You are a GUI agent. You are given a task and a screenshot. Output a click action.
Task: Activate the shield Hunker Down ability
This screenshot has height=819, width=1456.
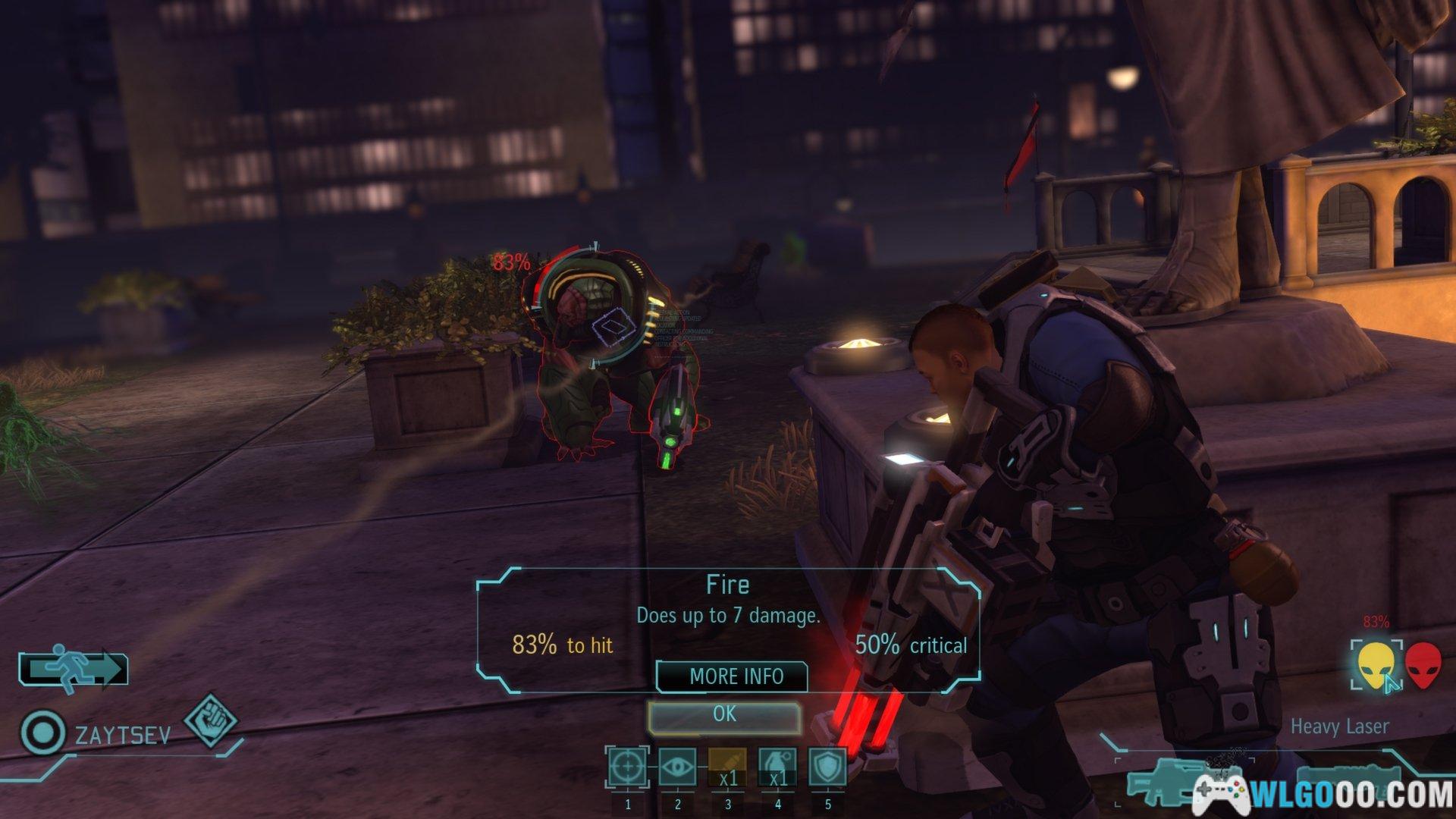click(827, 767)
